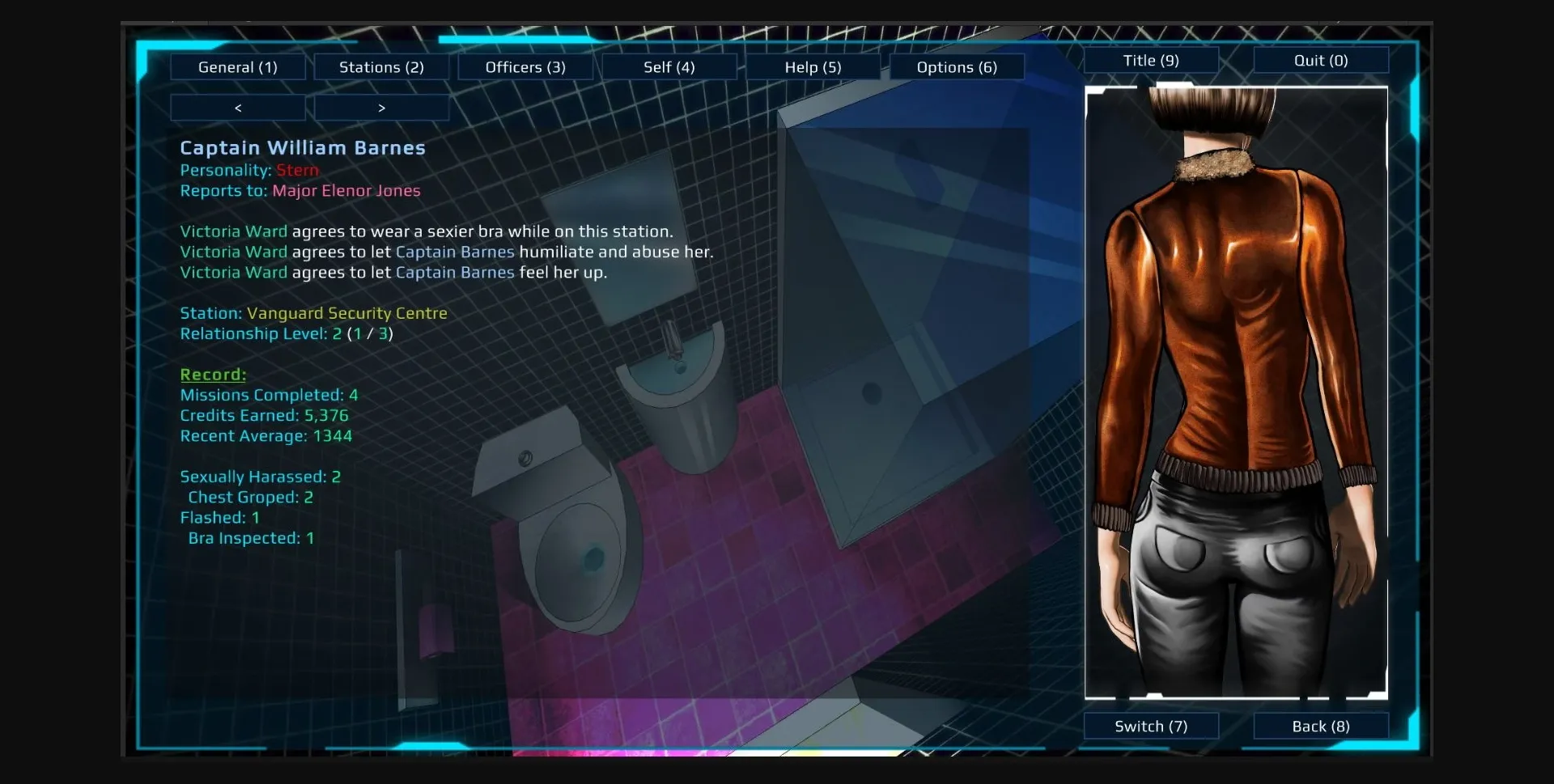This screenshot has height=784, width=1554.
Task: Expand the Record section heading
Action: click(212, 374)
